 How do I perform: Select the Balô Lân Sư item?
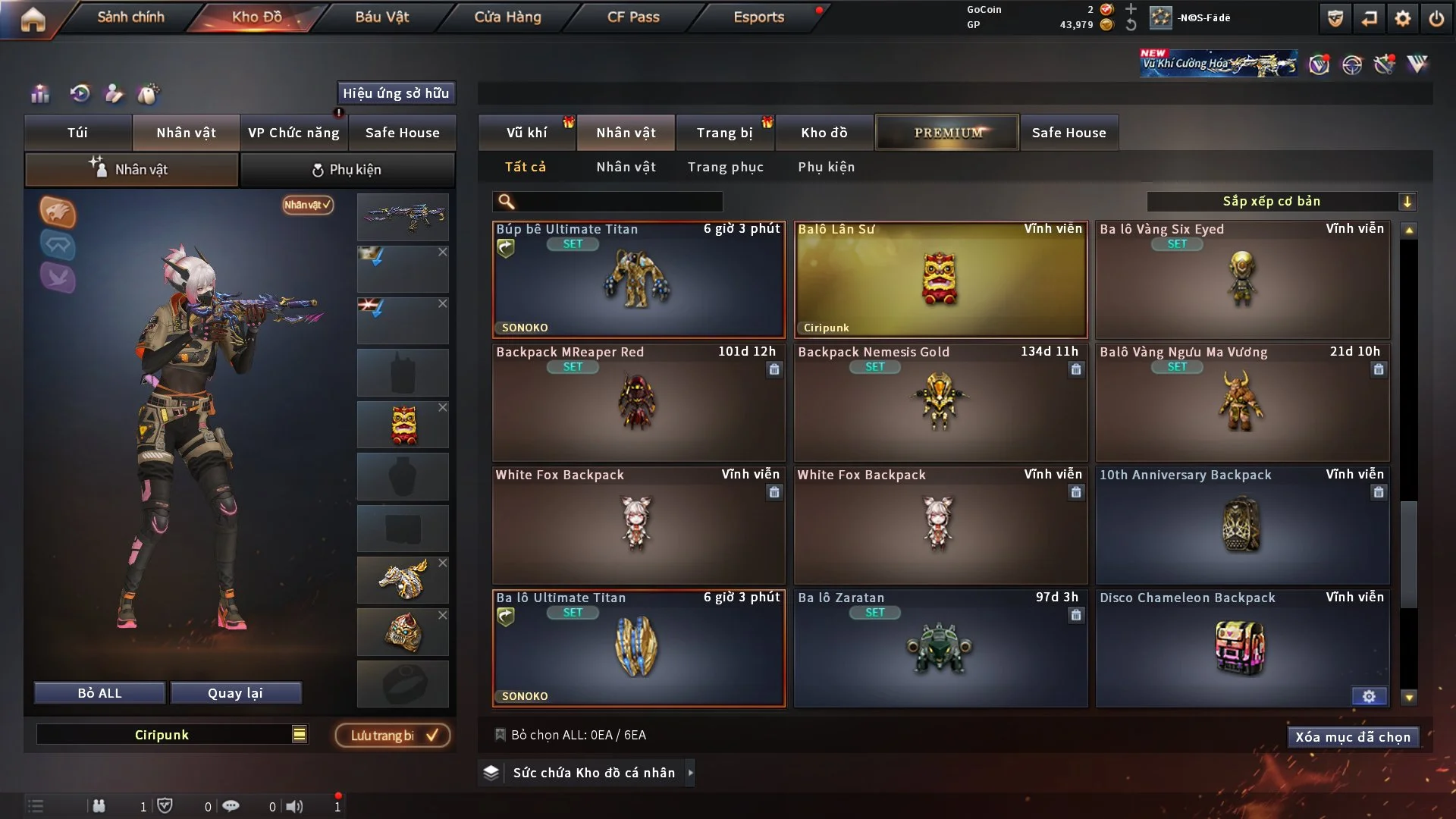click(940, 281)
